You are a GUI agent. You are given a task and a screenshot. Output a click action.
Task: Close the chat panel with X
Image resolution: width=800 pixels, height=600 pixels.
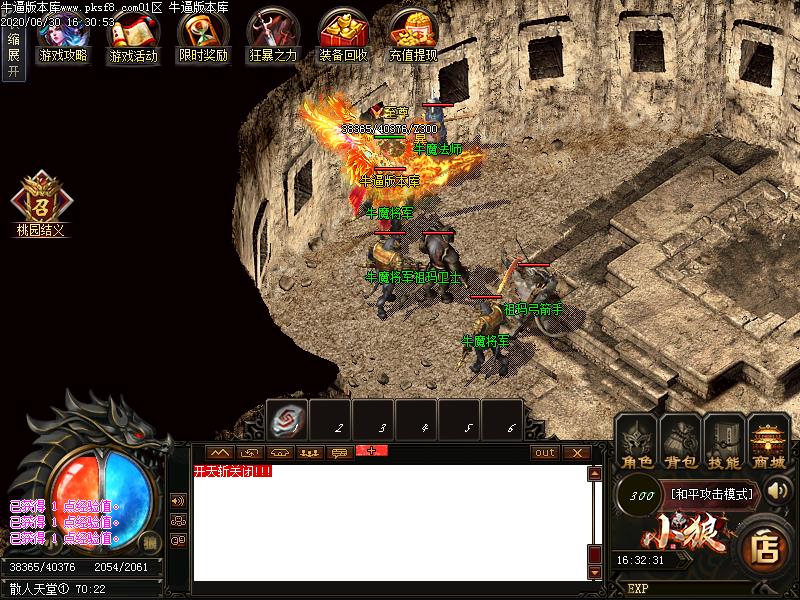[x=576, y=452]
